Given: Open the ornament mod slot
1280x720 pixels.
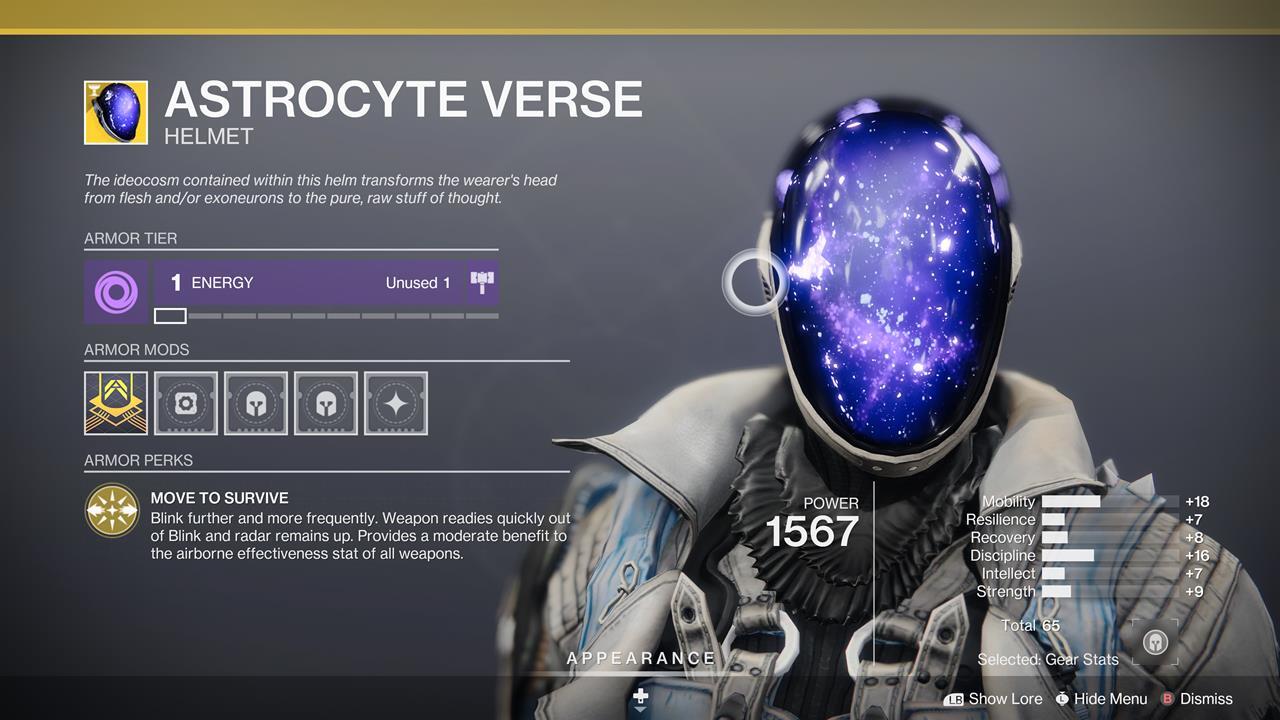Looking at the screenshot, I should tap(115, 402).
